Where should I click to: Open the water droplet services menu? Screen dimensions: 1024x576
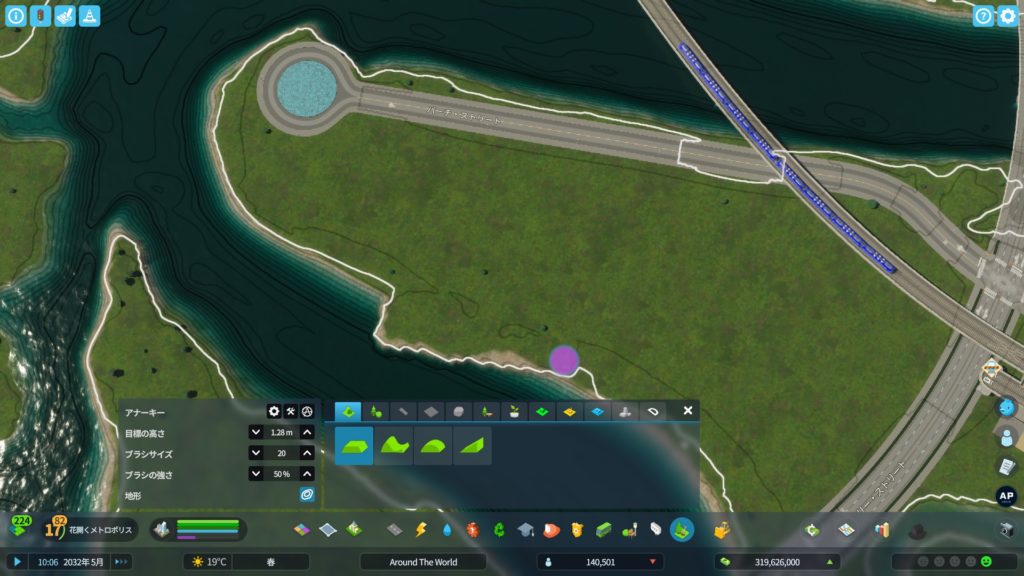pos(447,529)
